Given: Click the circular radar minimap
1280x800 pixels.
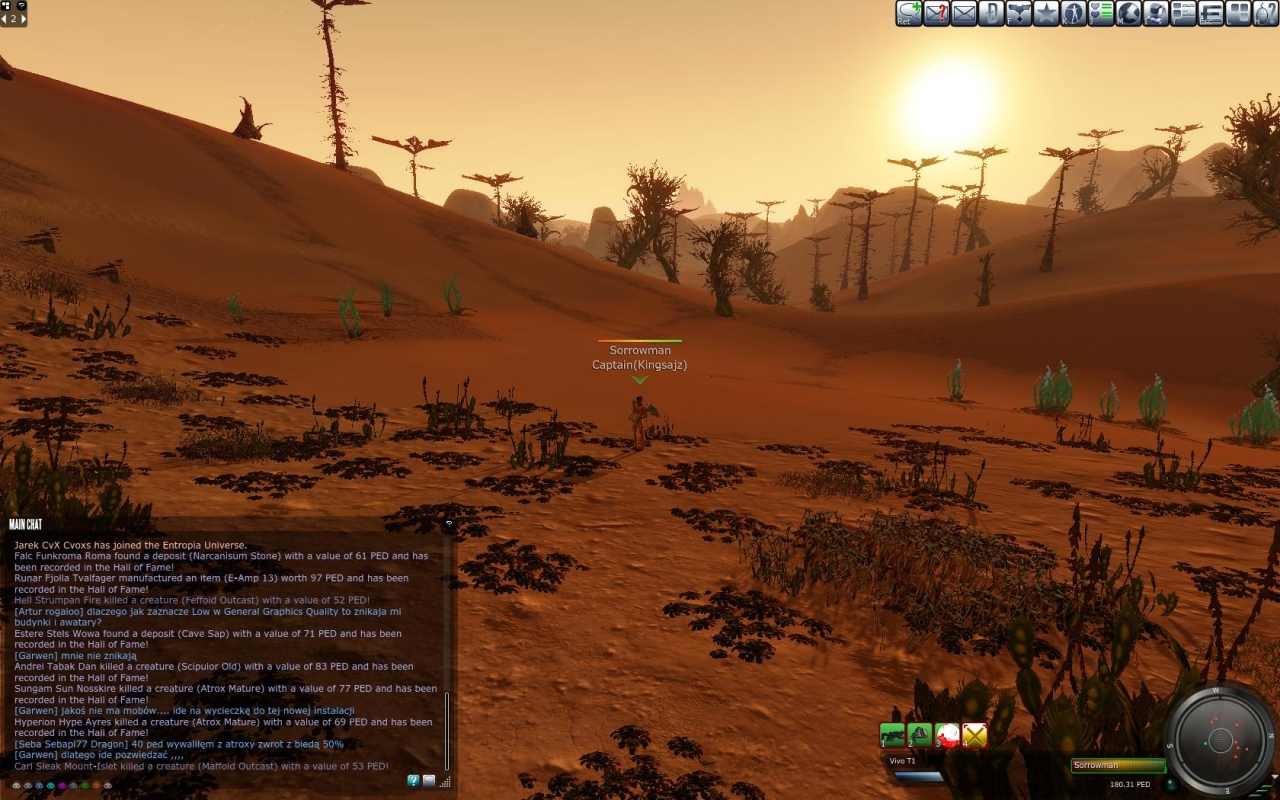Looking at the screenshot, I should point(1219,740).
